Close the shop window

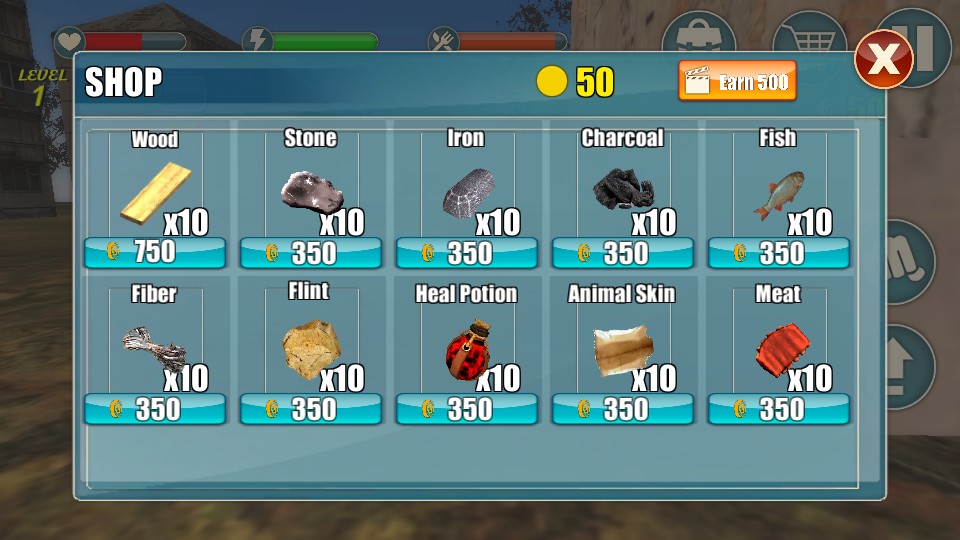(x=883, y=59)
